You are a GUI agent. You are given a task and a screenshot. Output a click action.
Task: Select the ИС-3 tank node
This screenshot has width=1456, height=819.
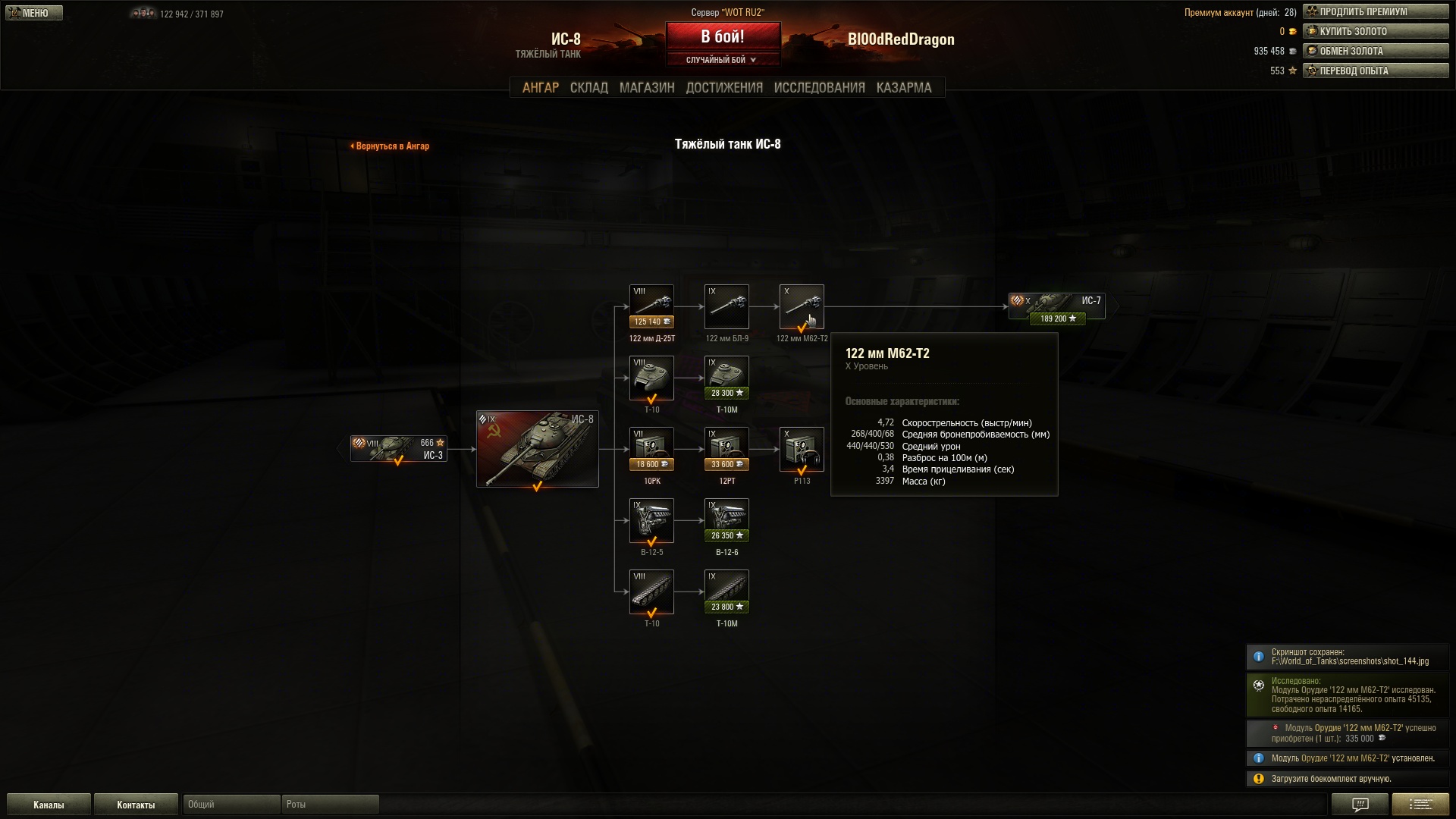[x=399, y=449]
